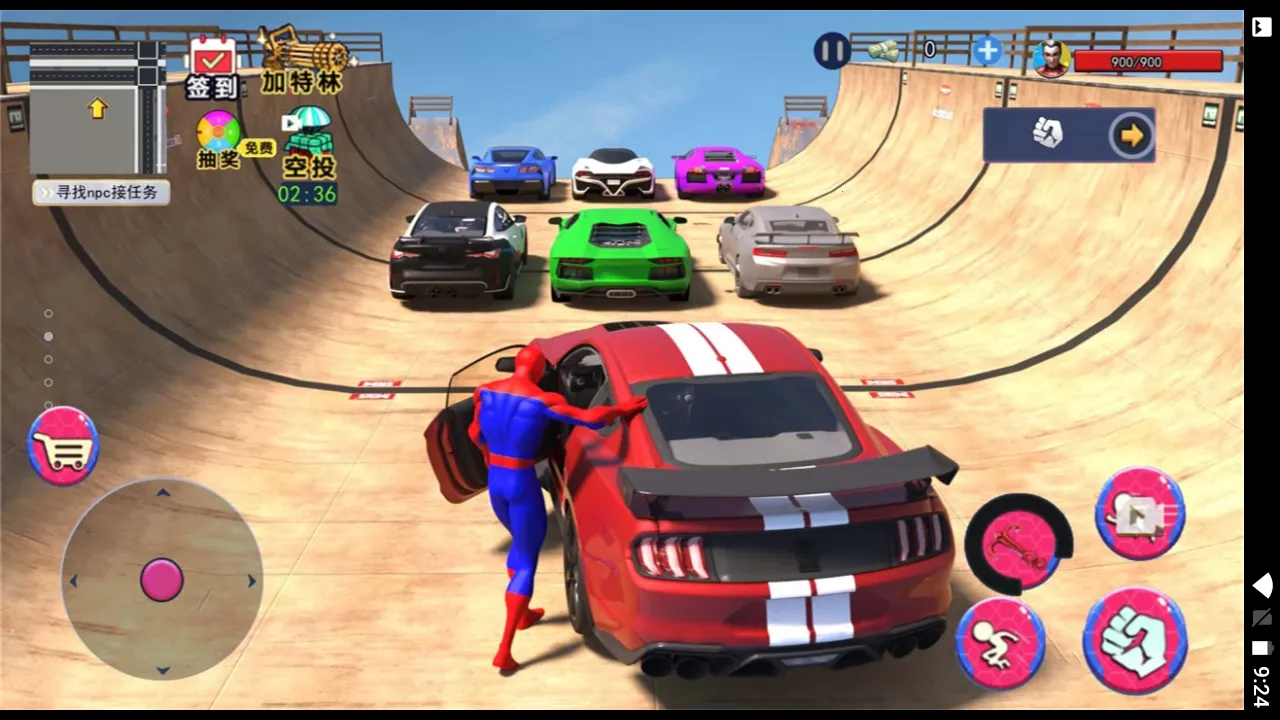Click the minimap with the yellow arrow
This screenshot has height=720, width=1280.
point(98,108)
